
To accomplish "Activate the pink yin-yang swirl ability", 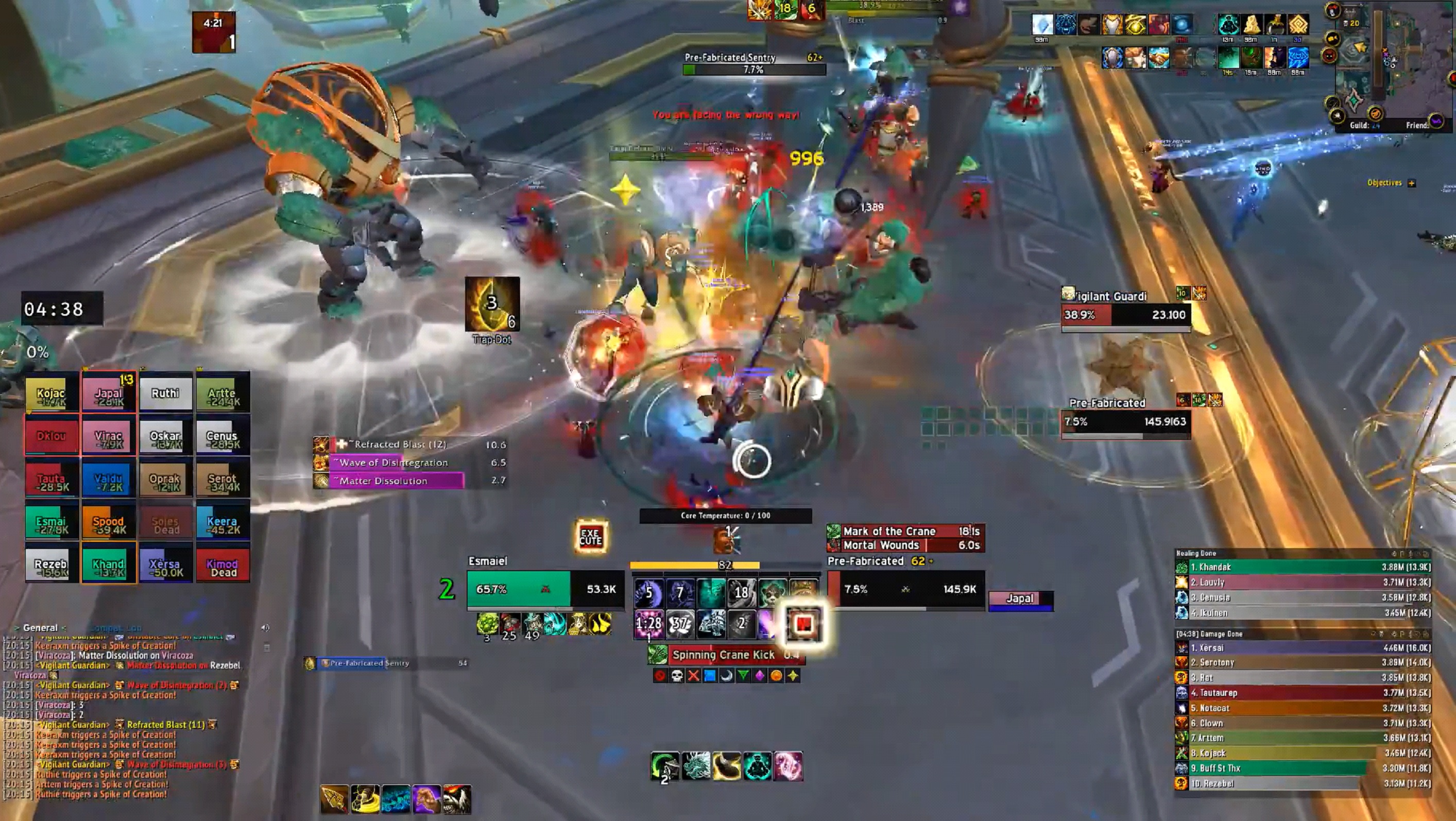I will tap(788, 766).
